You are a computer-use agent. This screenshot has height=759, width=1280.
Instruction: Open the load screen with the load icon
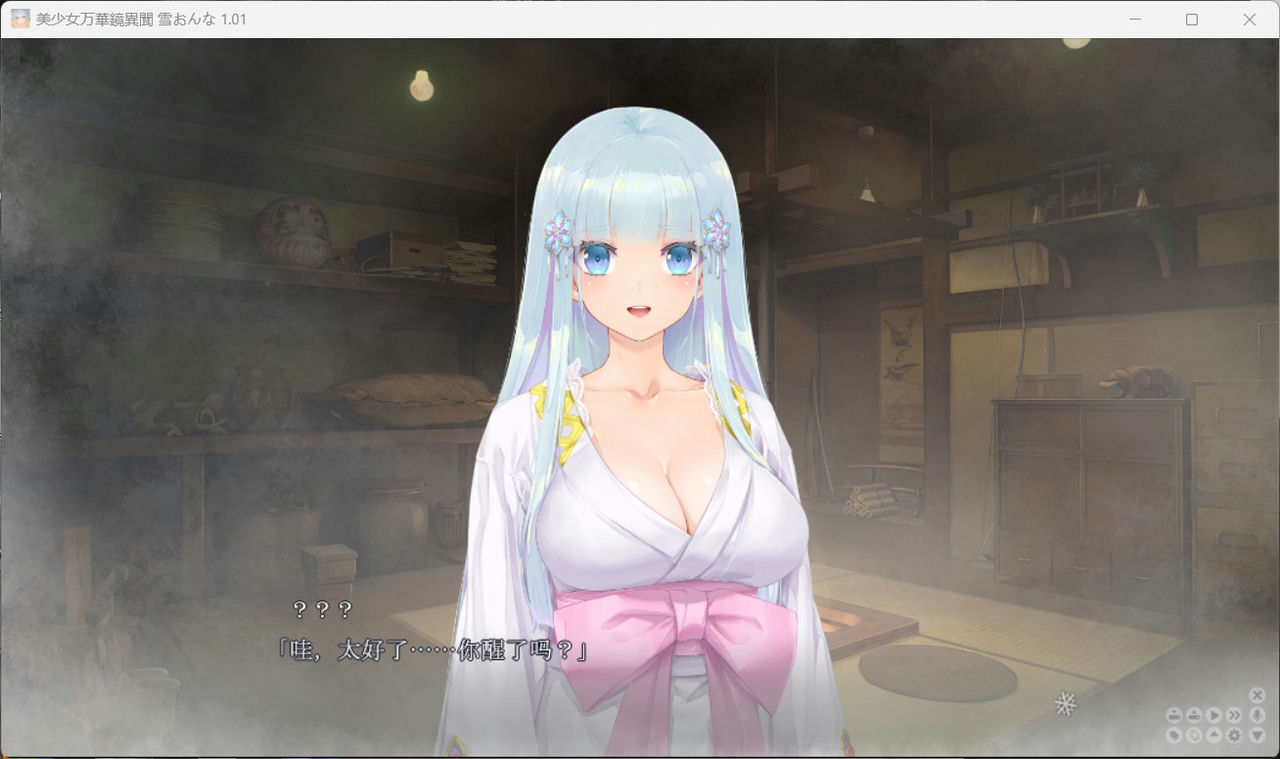pos(1194,715)
